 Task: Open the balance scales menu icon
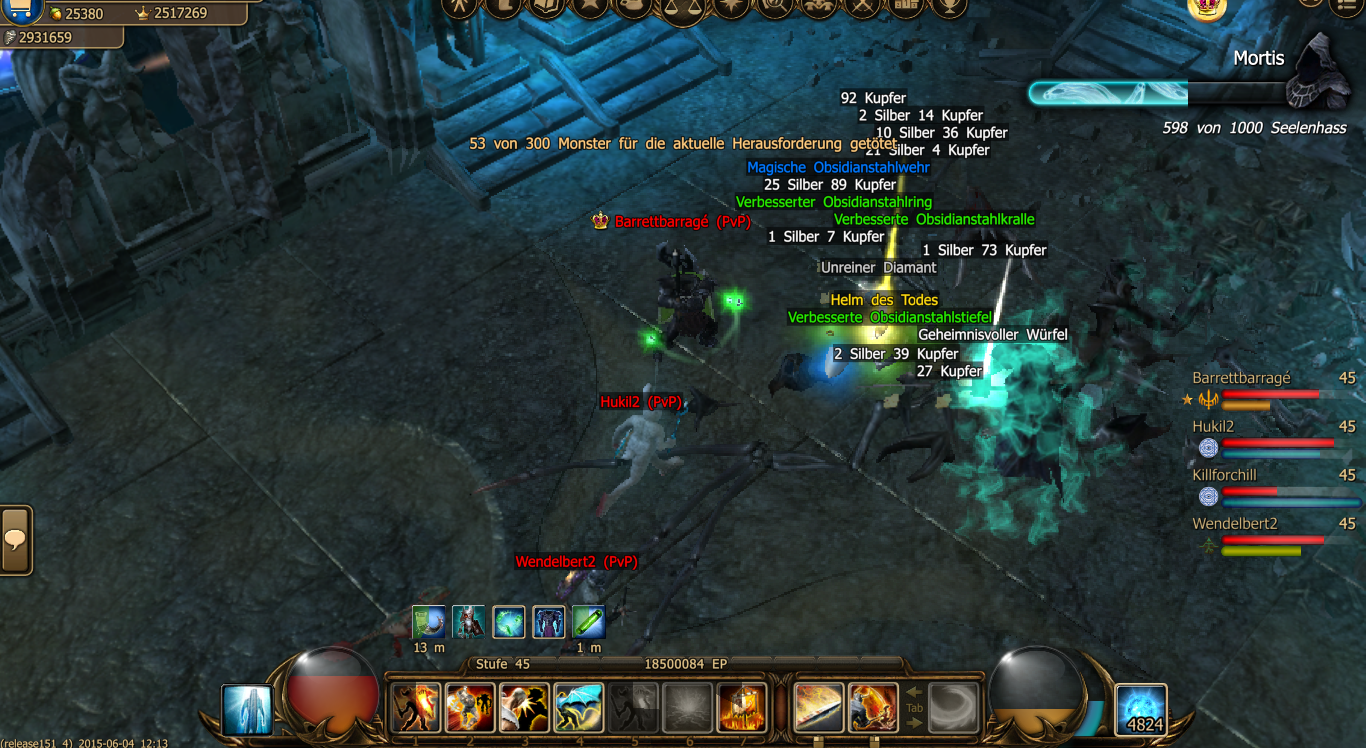tap(682, 8)
